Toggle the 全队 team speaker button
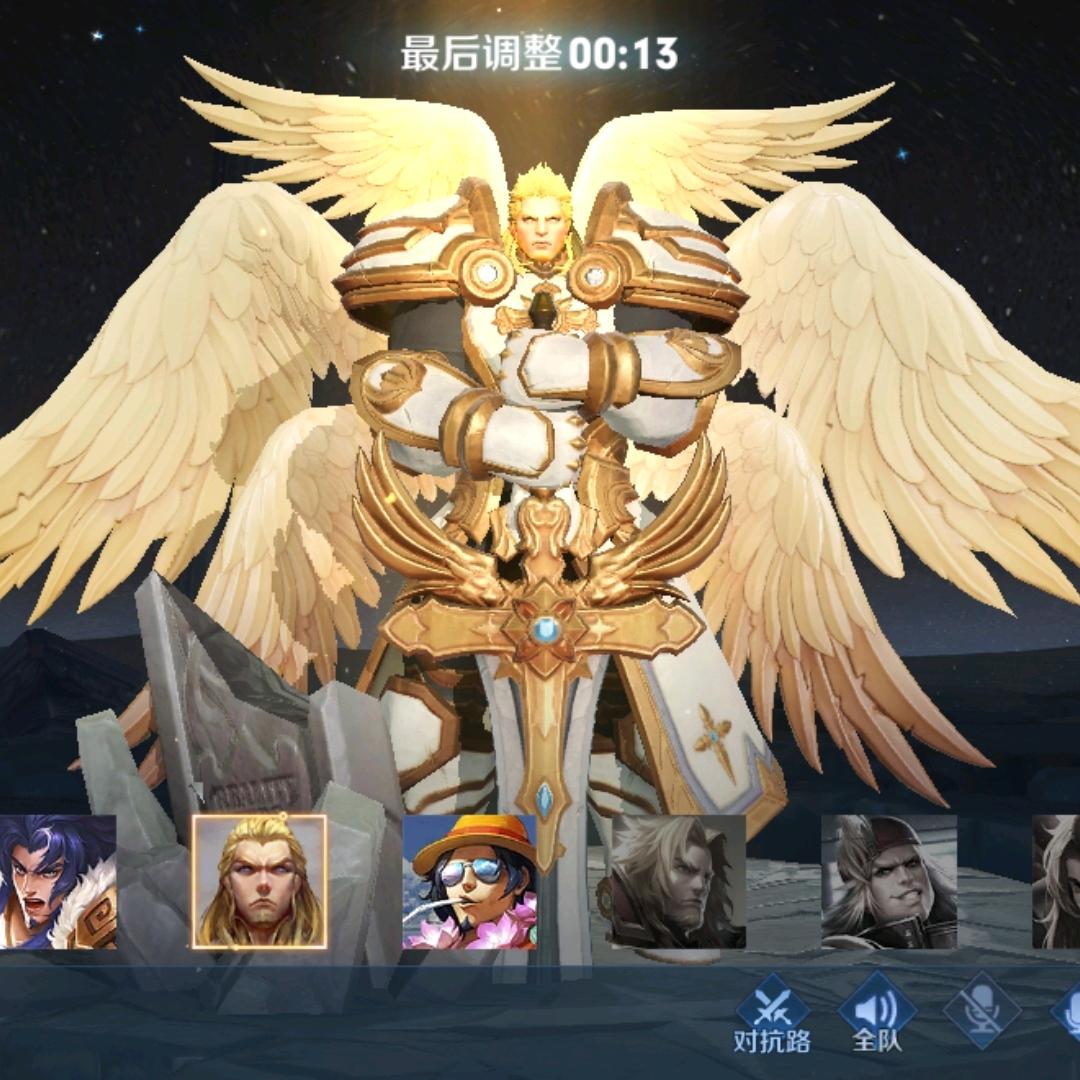 point(877,1014)
